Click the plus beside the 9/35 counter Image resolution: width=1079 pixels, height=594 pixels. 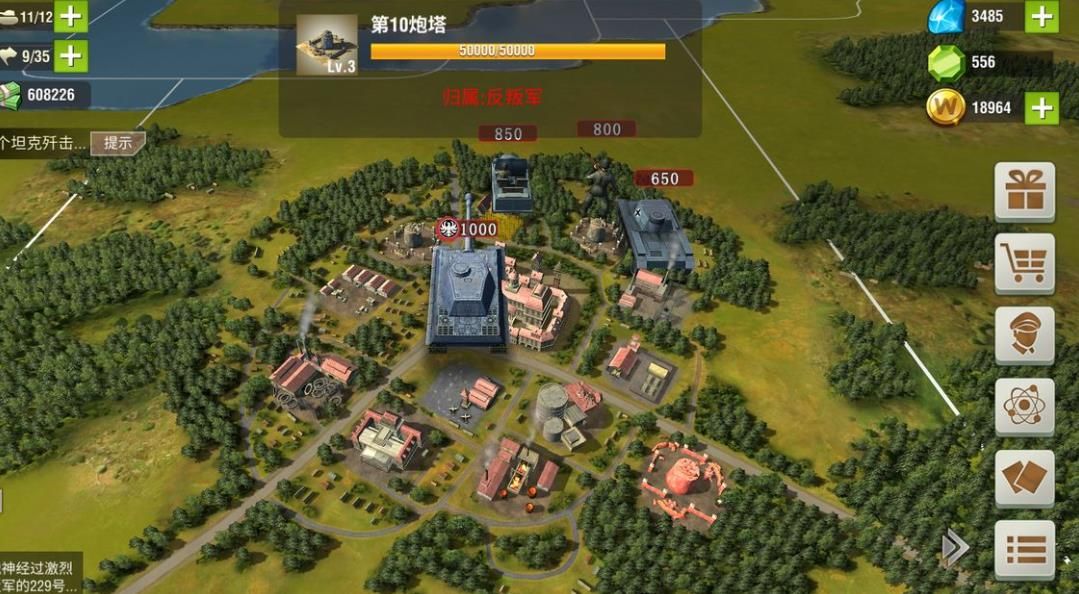tap(71, 56)
